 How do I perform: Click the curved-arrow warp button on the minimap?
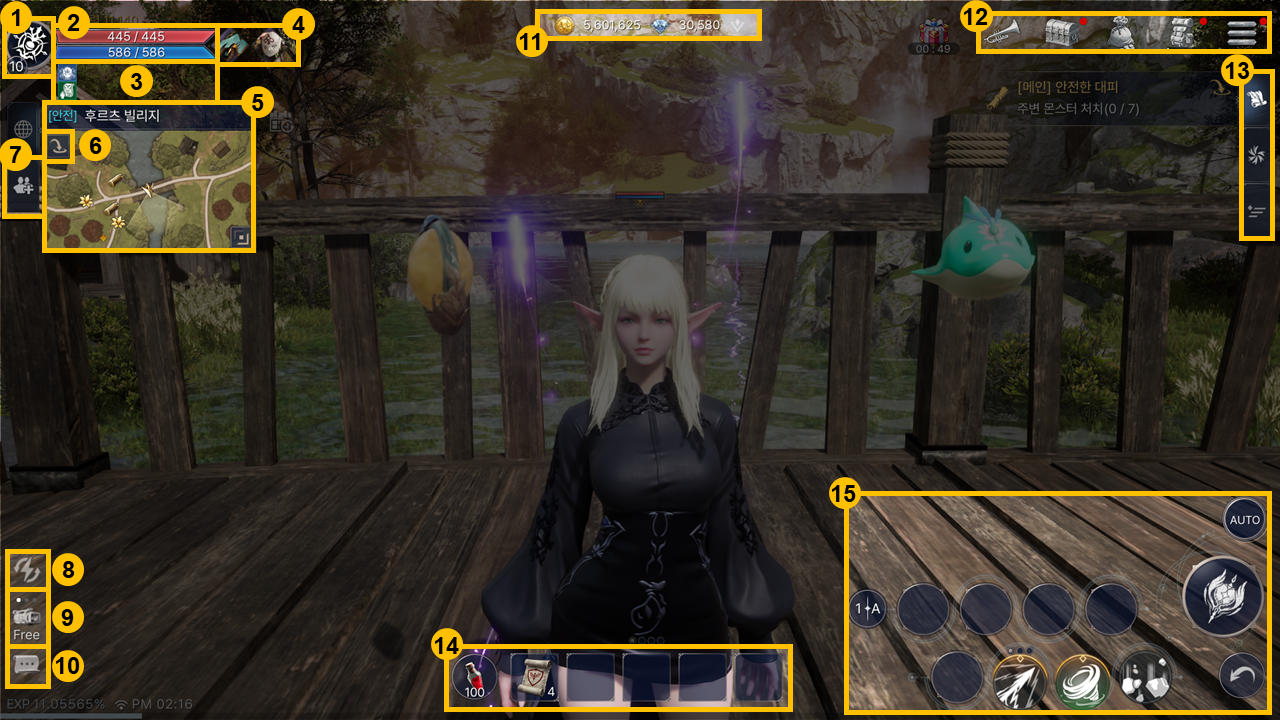coord(60,147)
